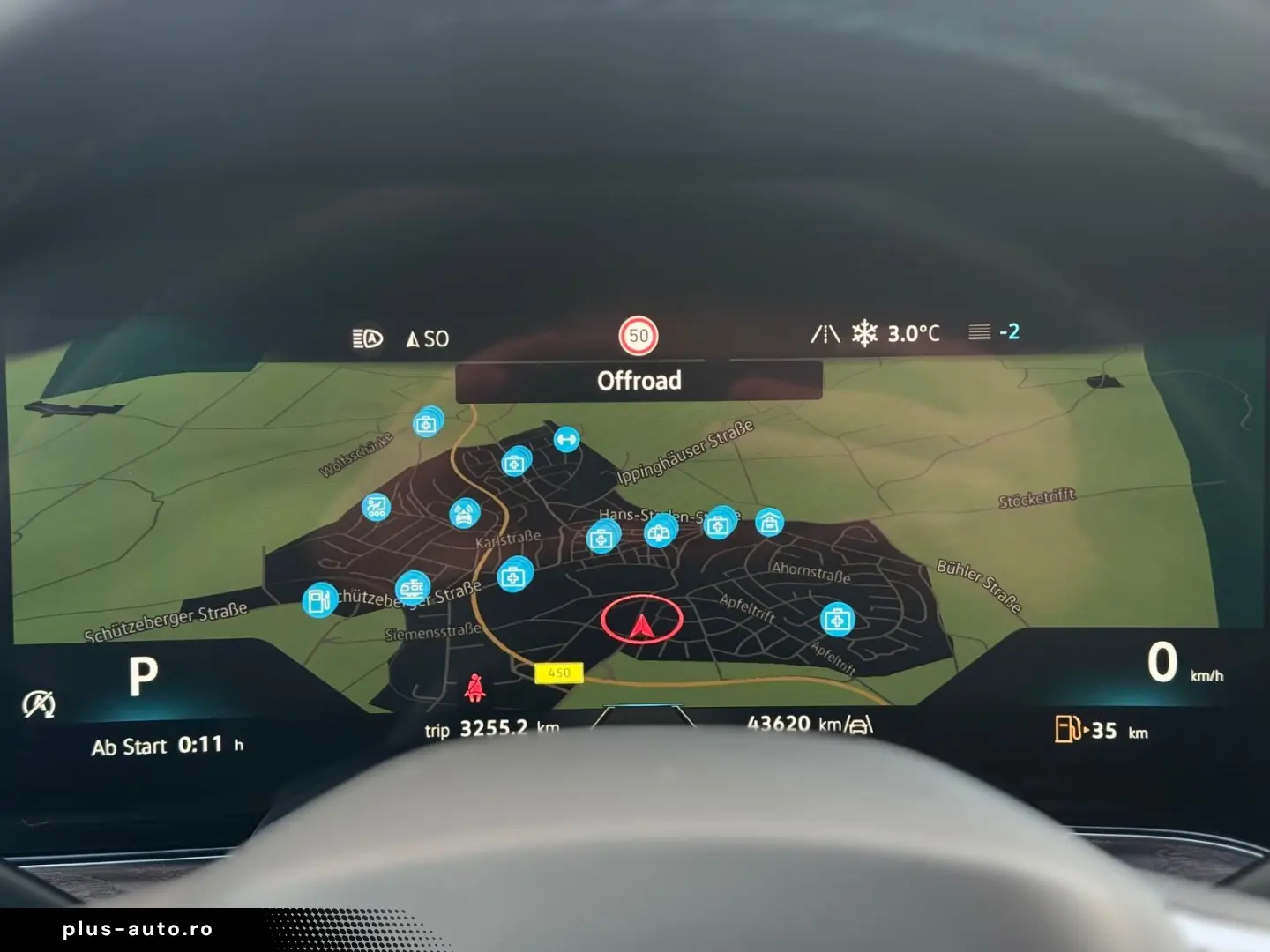This screenshot has width=1270, height=952.
Task: Click the plus-auto.ro watermark
Action: point(138,929)
